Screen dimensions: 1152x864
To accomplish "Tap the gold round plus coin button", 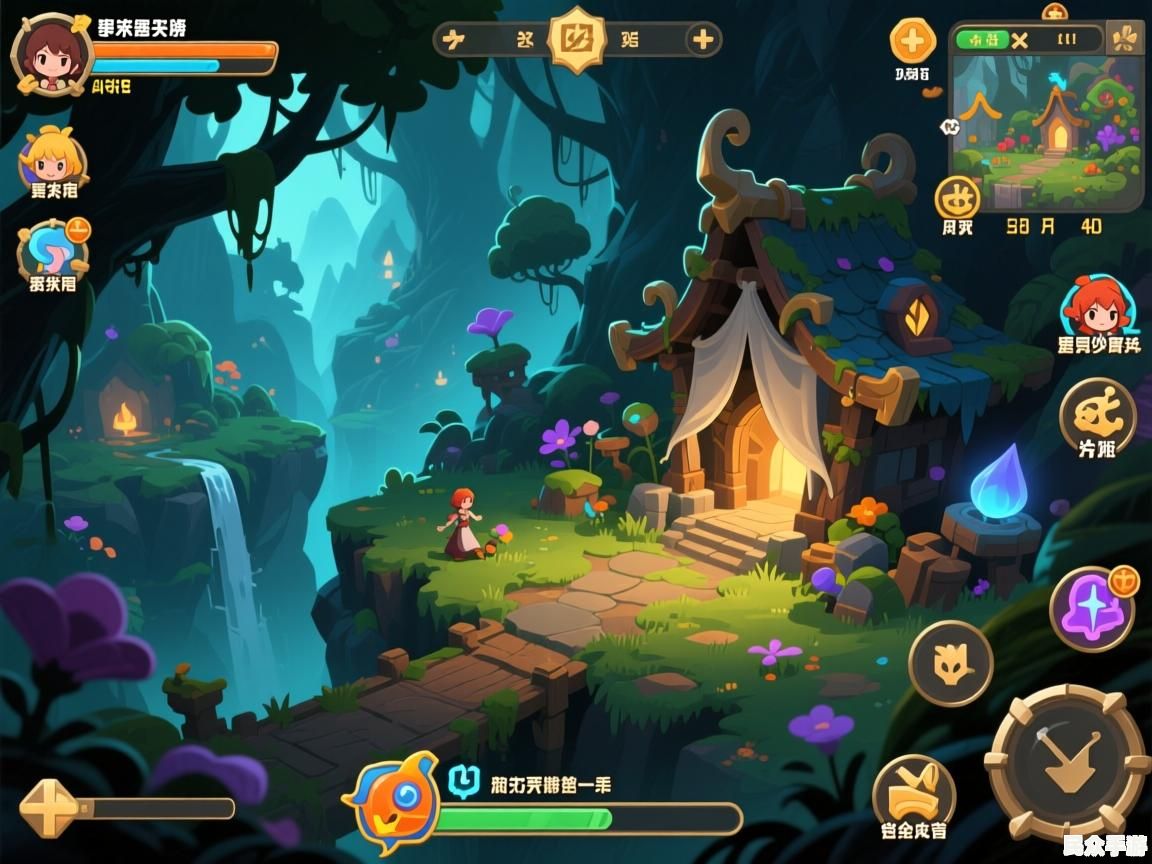I will [x=912, y=42].
